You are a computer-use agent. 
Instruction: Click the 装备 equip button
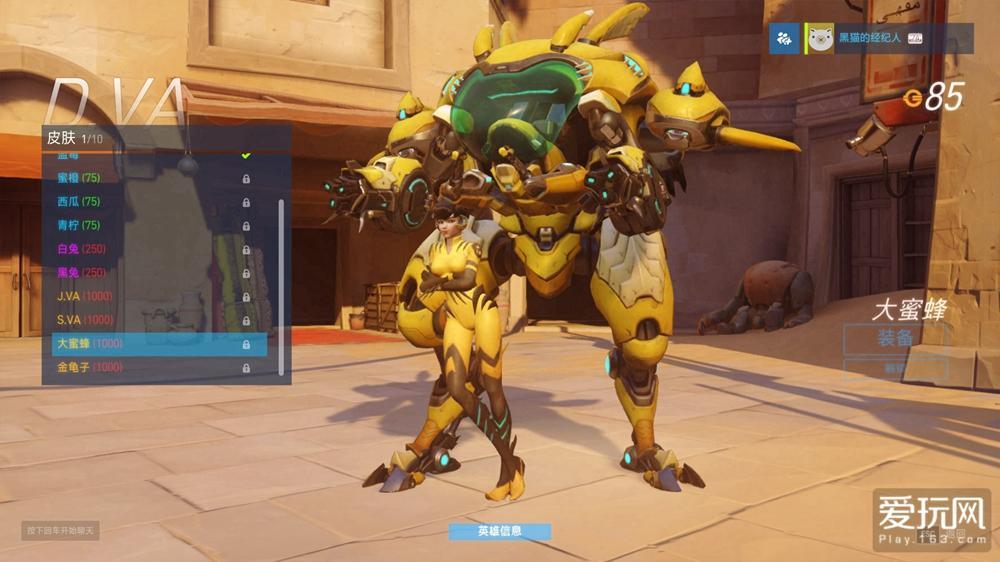coord(894,338)
